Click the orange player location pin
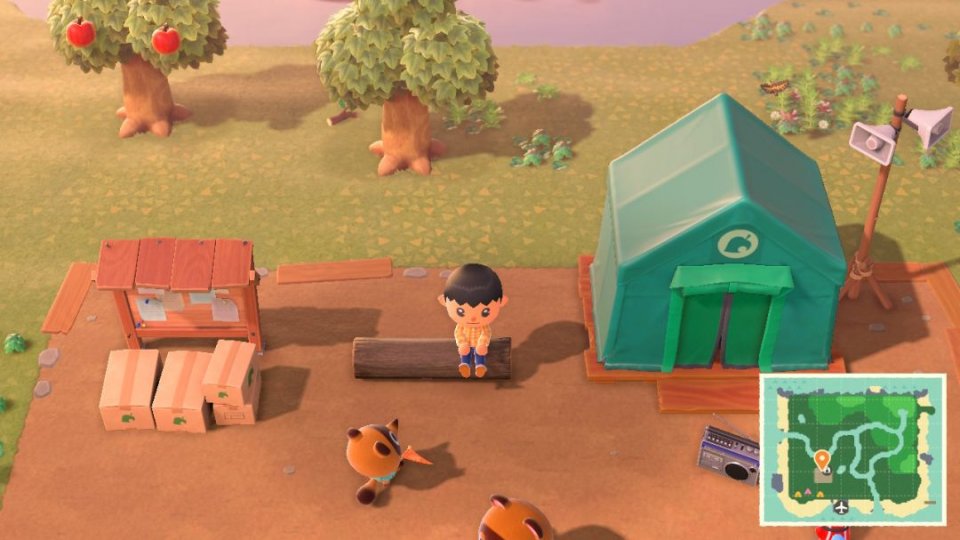960x540 pixels. (x=822, y=460)
